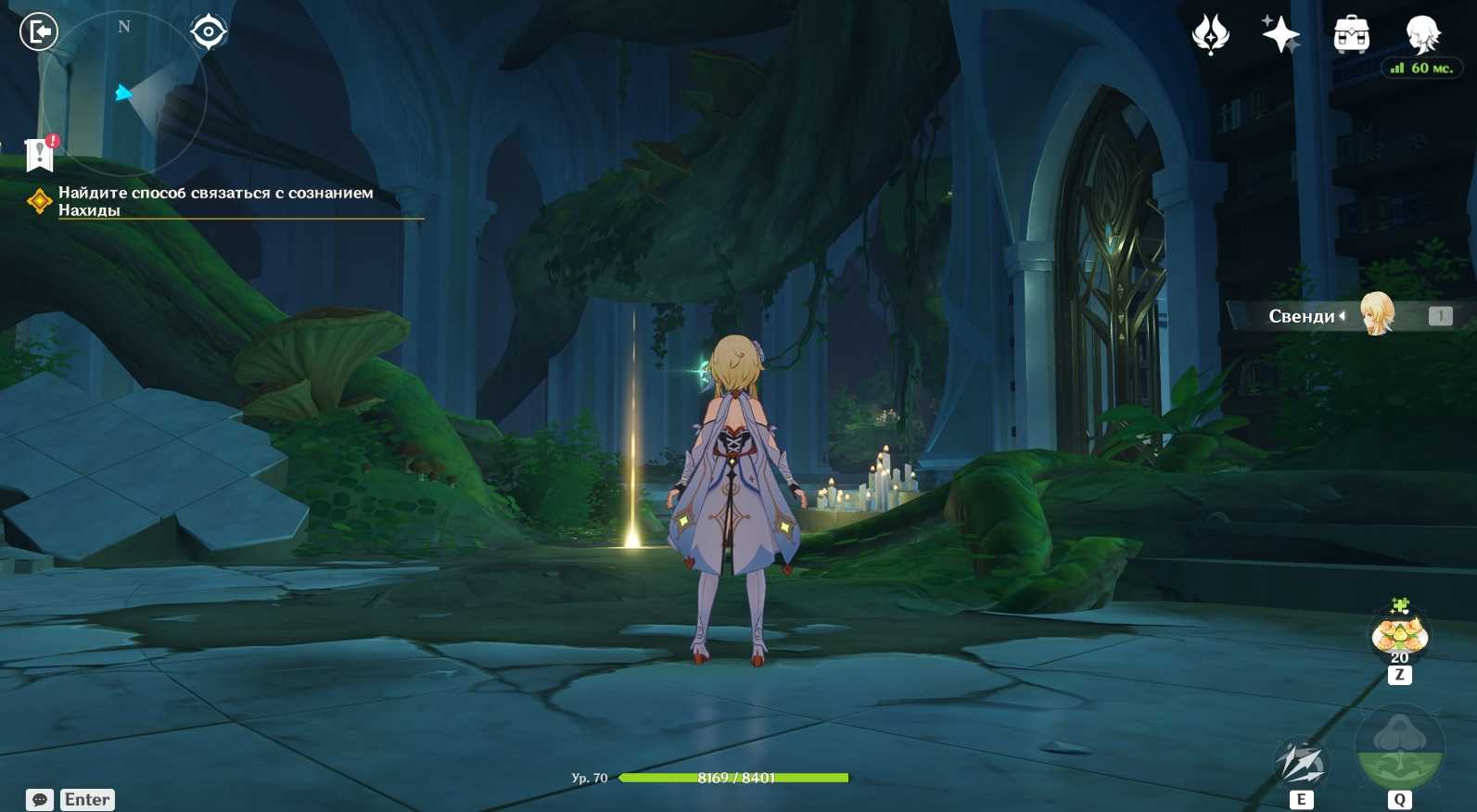Activate the elemental burst icon

point(1399,749)
